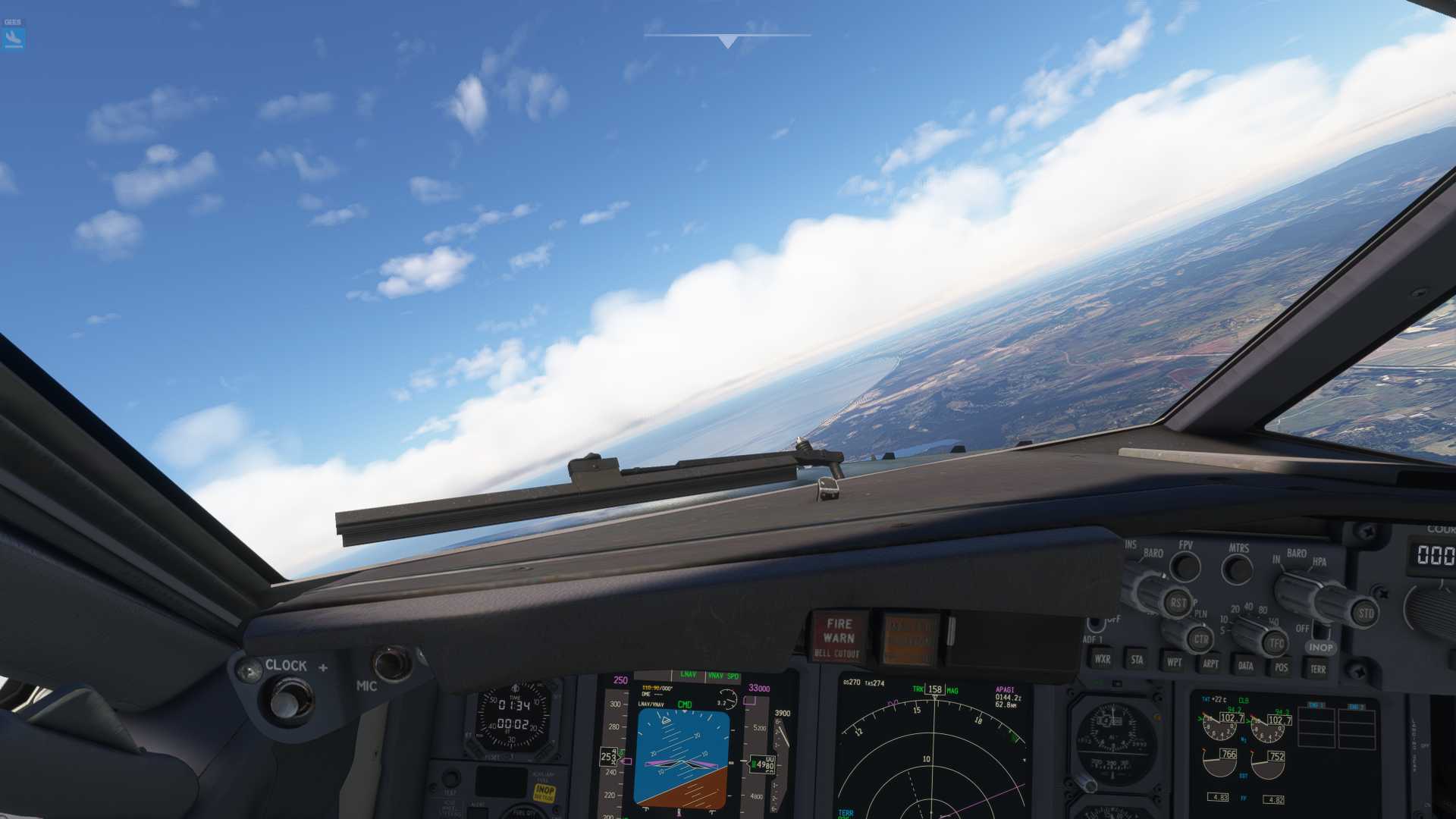Toggle terrain display with TERR button
Viewport: 1456px width, 819px height.
coord(1319,669)
